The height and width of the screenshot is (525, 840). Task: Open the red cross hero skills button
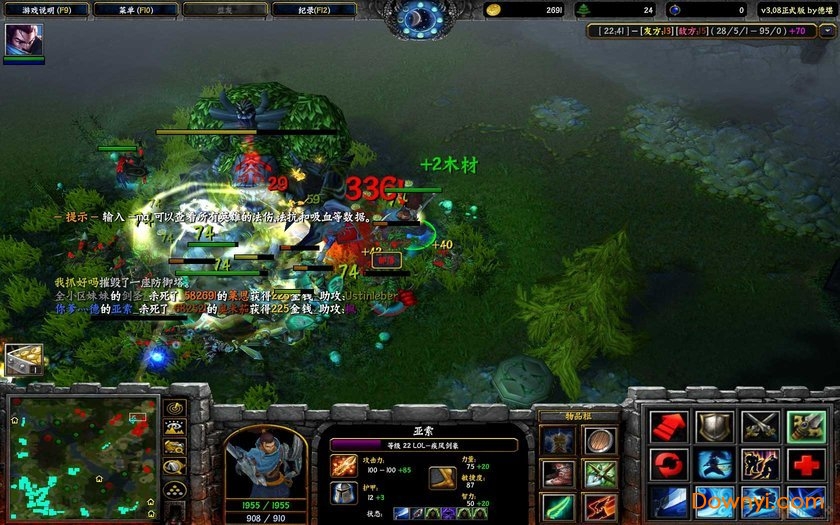(x=806, y=464)
